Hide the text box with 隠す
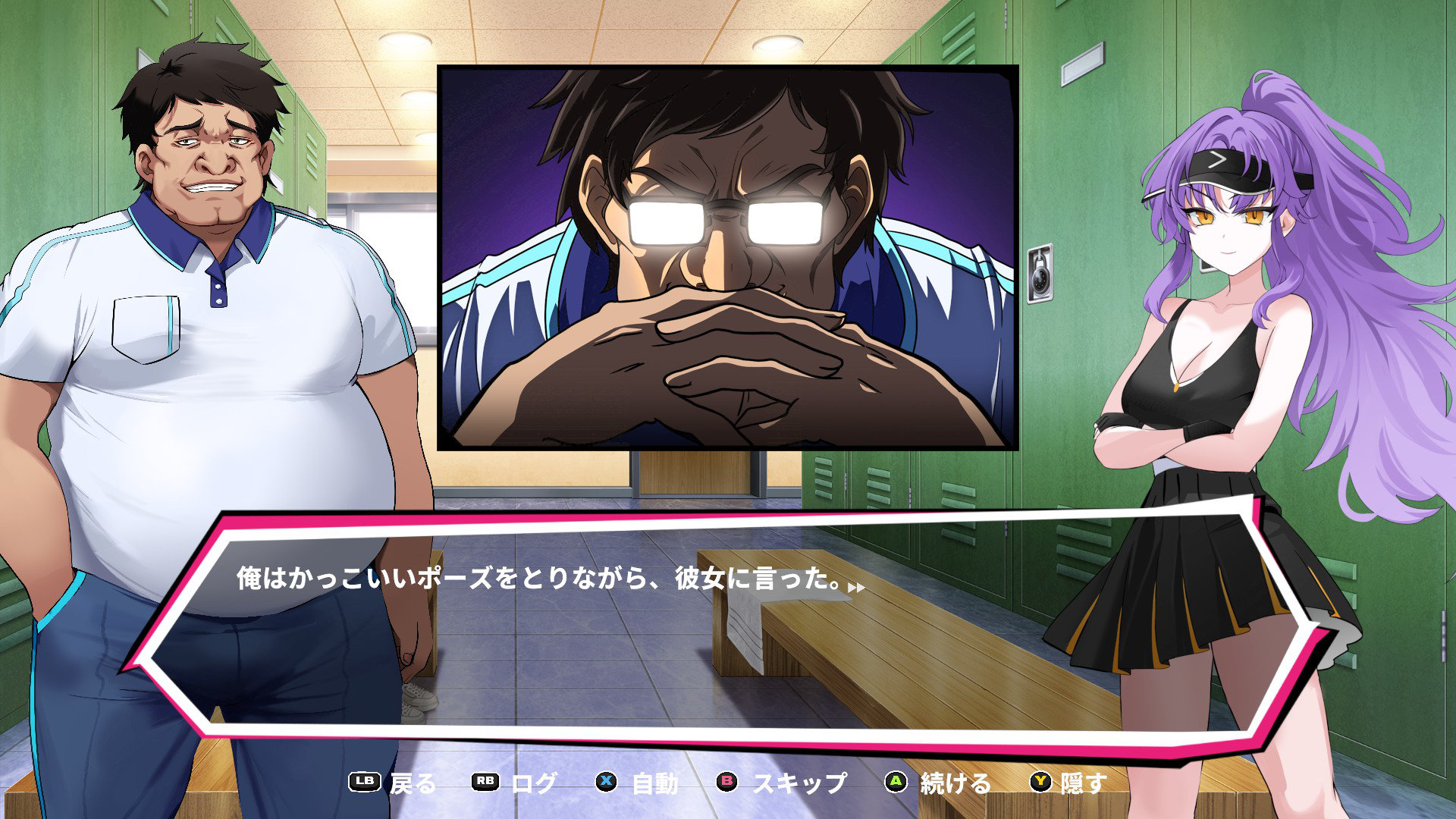1456x819 pixels. (x=1068, y=783)
